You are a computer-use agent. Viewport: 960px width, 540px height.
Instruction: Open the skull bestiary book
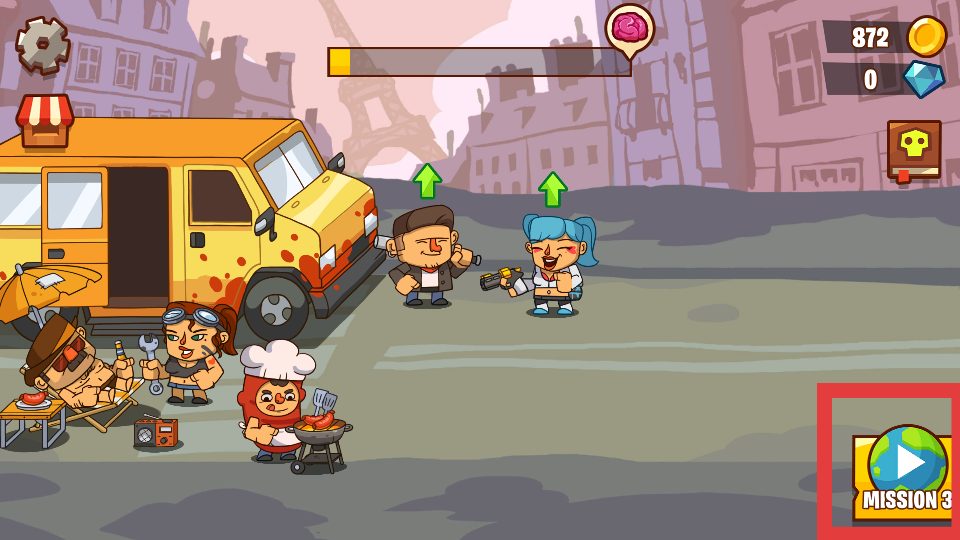pyautogui.click(x=914, y=150)
